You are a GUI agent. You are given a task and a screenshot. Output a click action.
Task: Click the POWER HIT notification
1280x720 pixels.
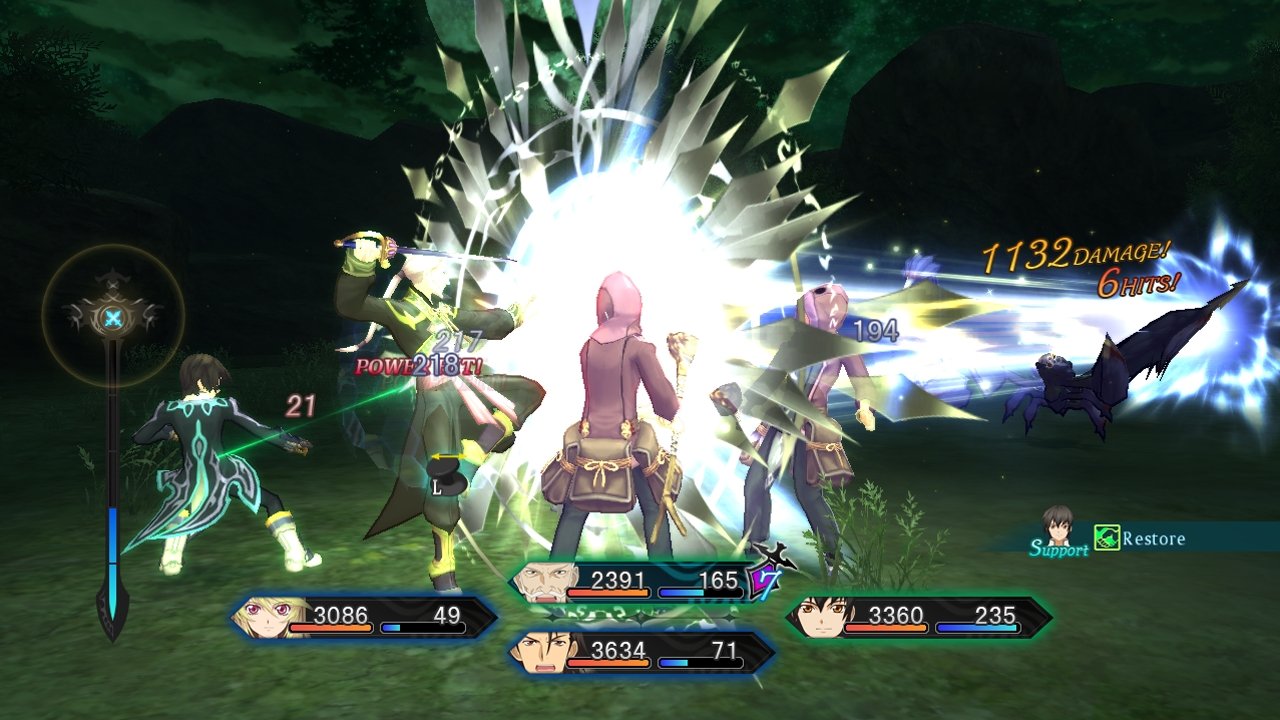[415, 368]
